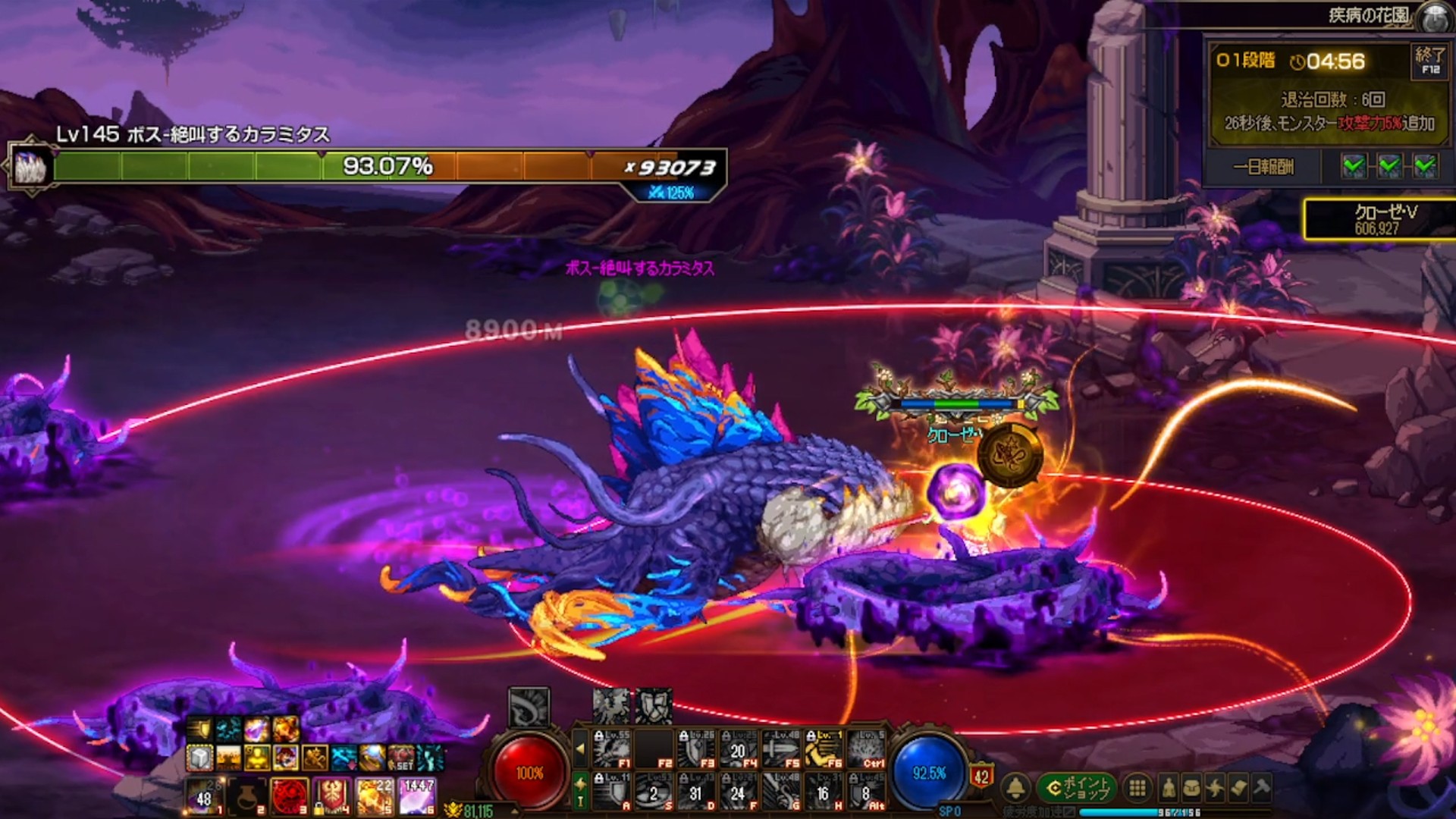Activate the sword skill on F5
The height and width of the screenshot is (819, 1456).
pyautogui.click(x=780, y=749)
